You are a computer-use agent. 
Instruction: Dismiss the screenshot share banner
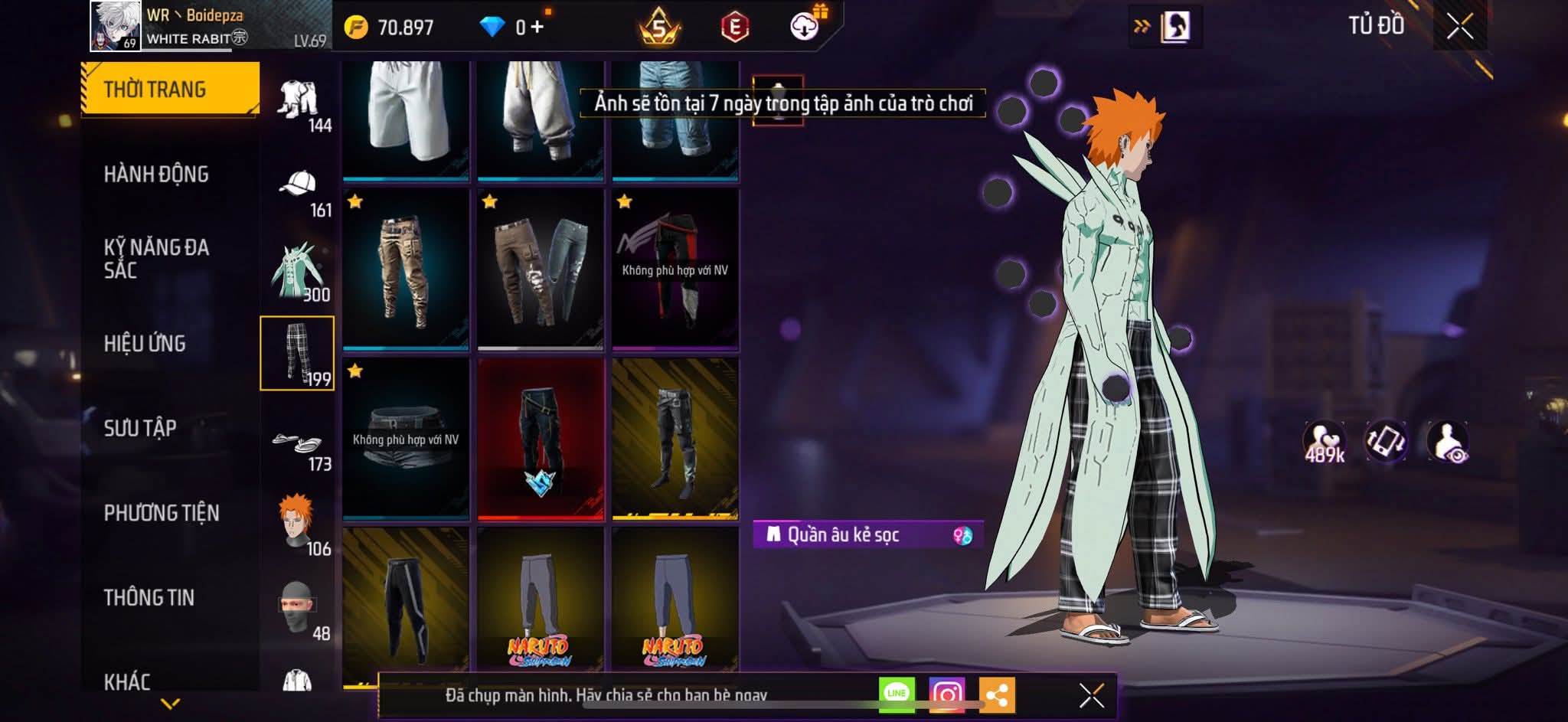[1091, 696]
